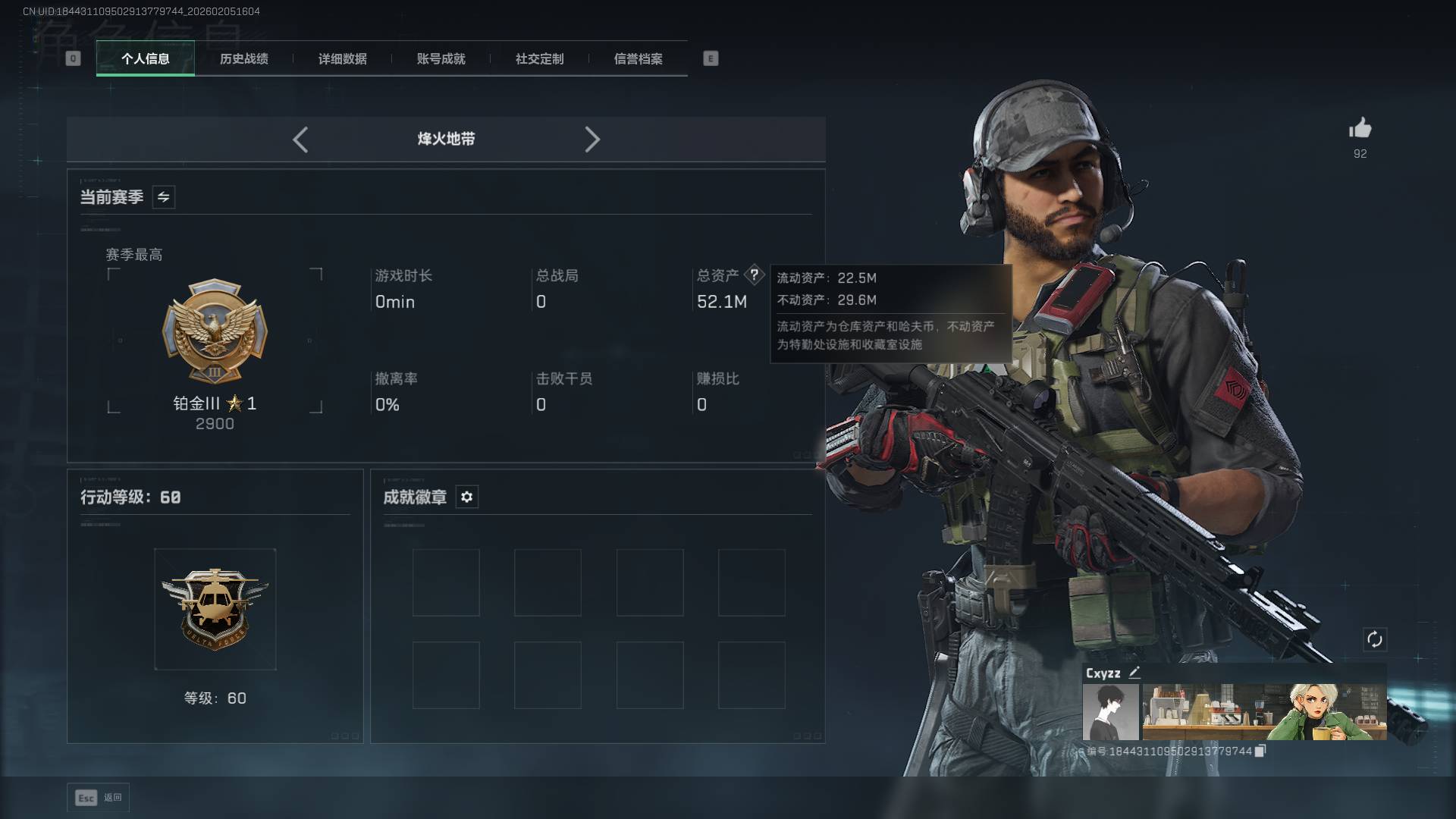This screenshot has width=1456, height=819.
Task: Switch to the 个人信息 tab
Action: [x=145, y=58]
